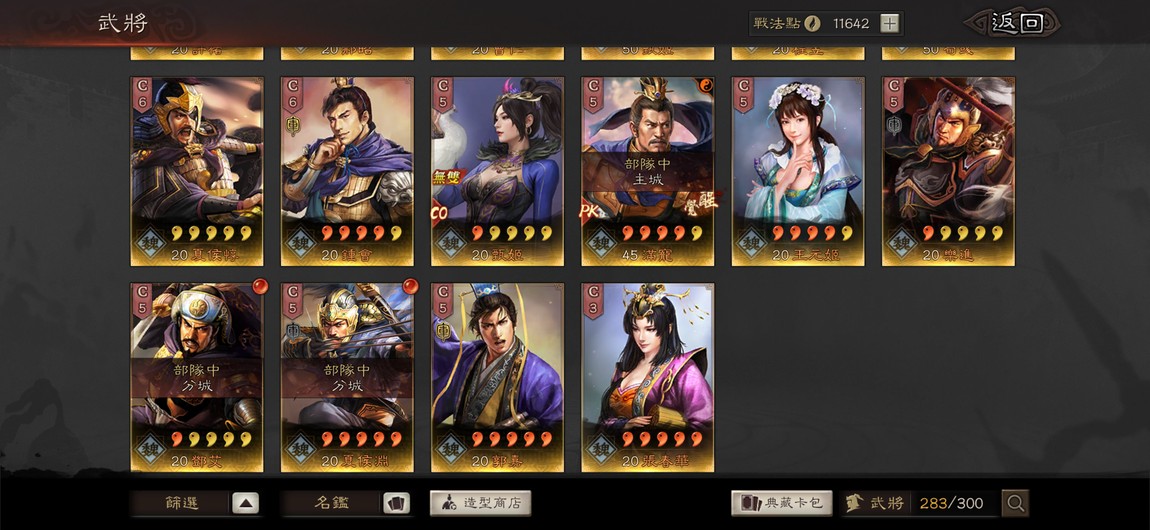Select the 滿寵 card stationed in 主城
1150x530 pixels.
(x=647, y=171)
